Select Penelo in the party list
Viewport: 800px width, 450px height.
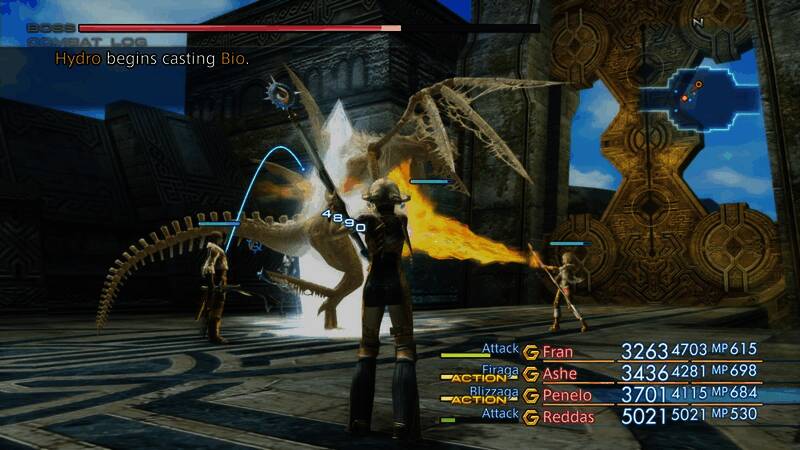coord(566,395)
